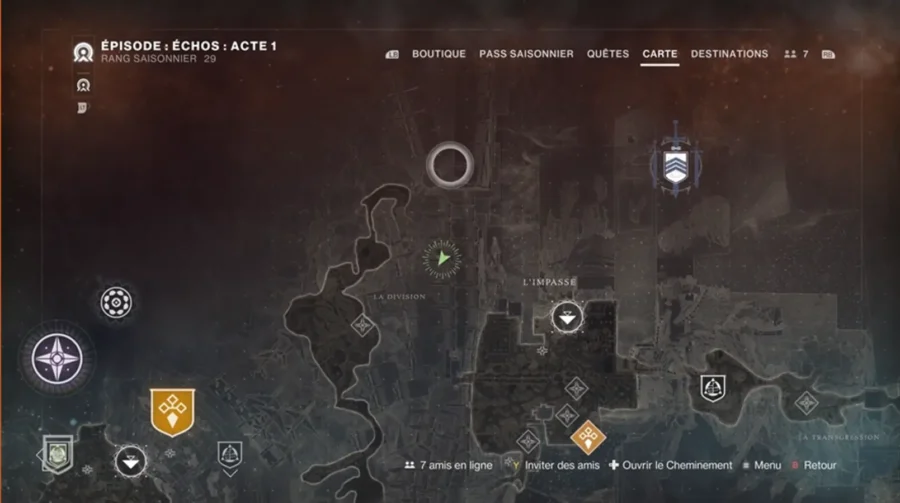Image resolution: width=900 pixels, height=503 pixels.
Task: Click the diamond marker under La Division
Action: pos(362,324)
